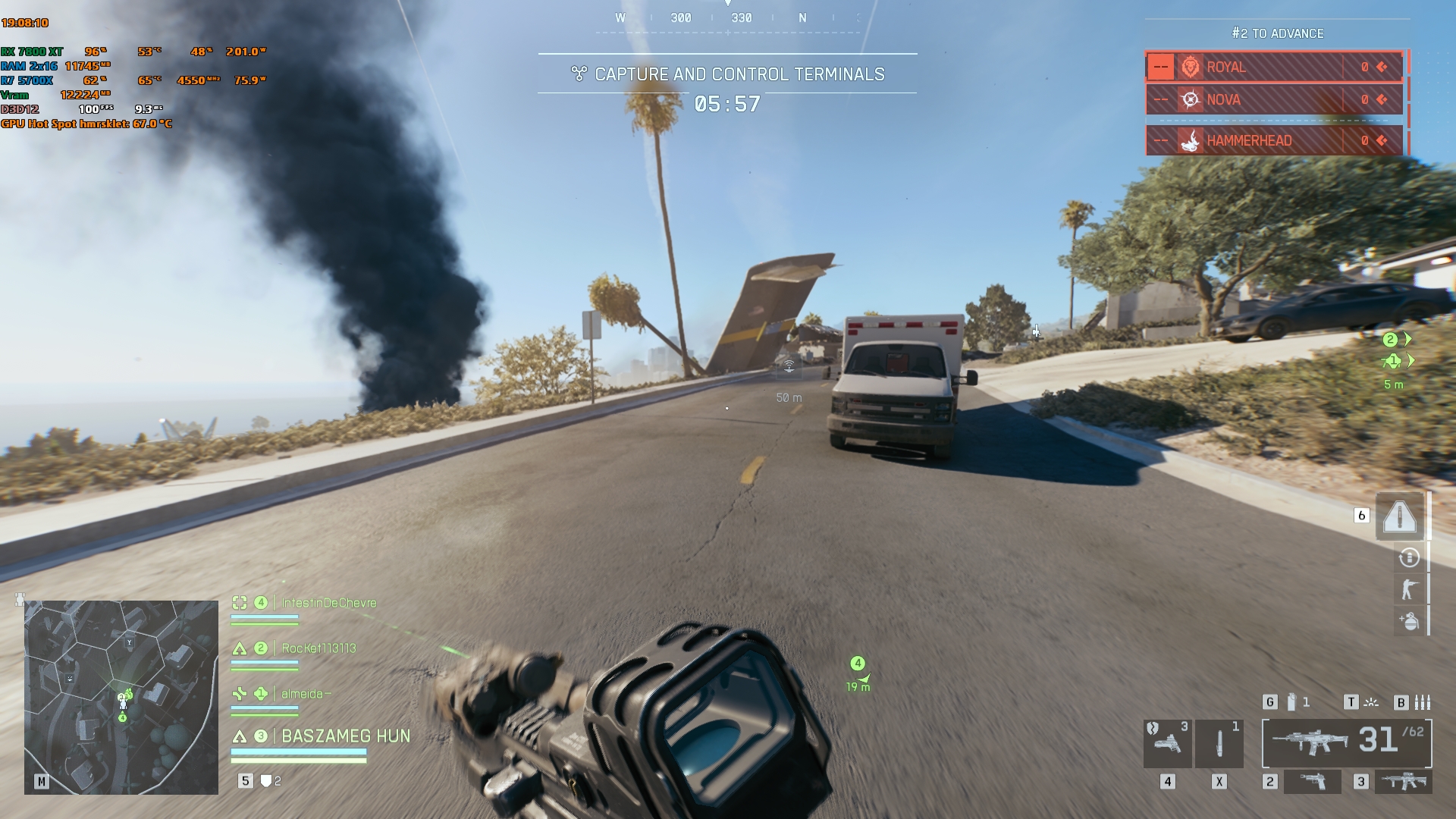Viewport: 1456px width, 819px height.
Task: Click the armor plate shield icon
Action: coord(266,781)
